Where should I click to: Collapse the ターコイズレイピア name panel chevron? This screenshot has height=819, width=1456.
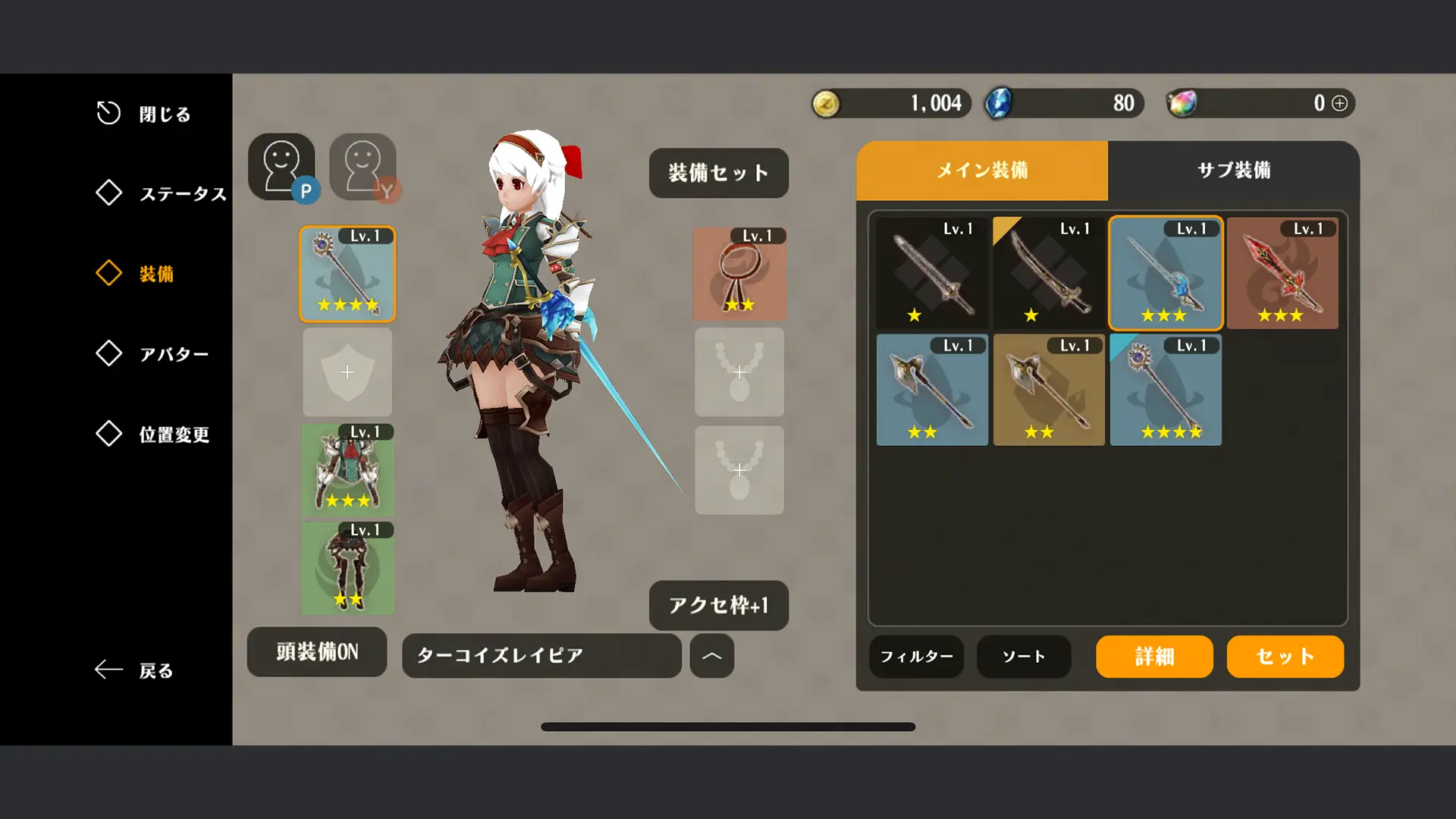coord(711,656)
